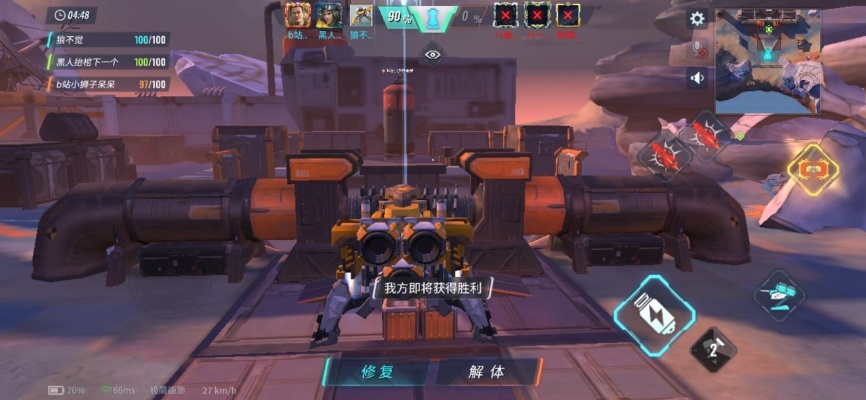Screen dimensions: 866x400
Task: Activate the energy battery boost ability
Action: [653, 315]
